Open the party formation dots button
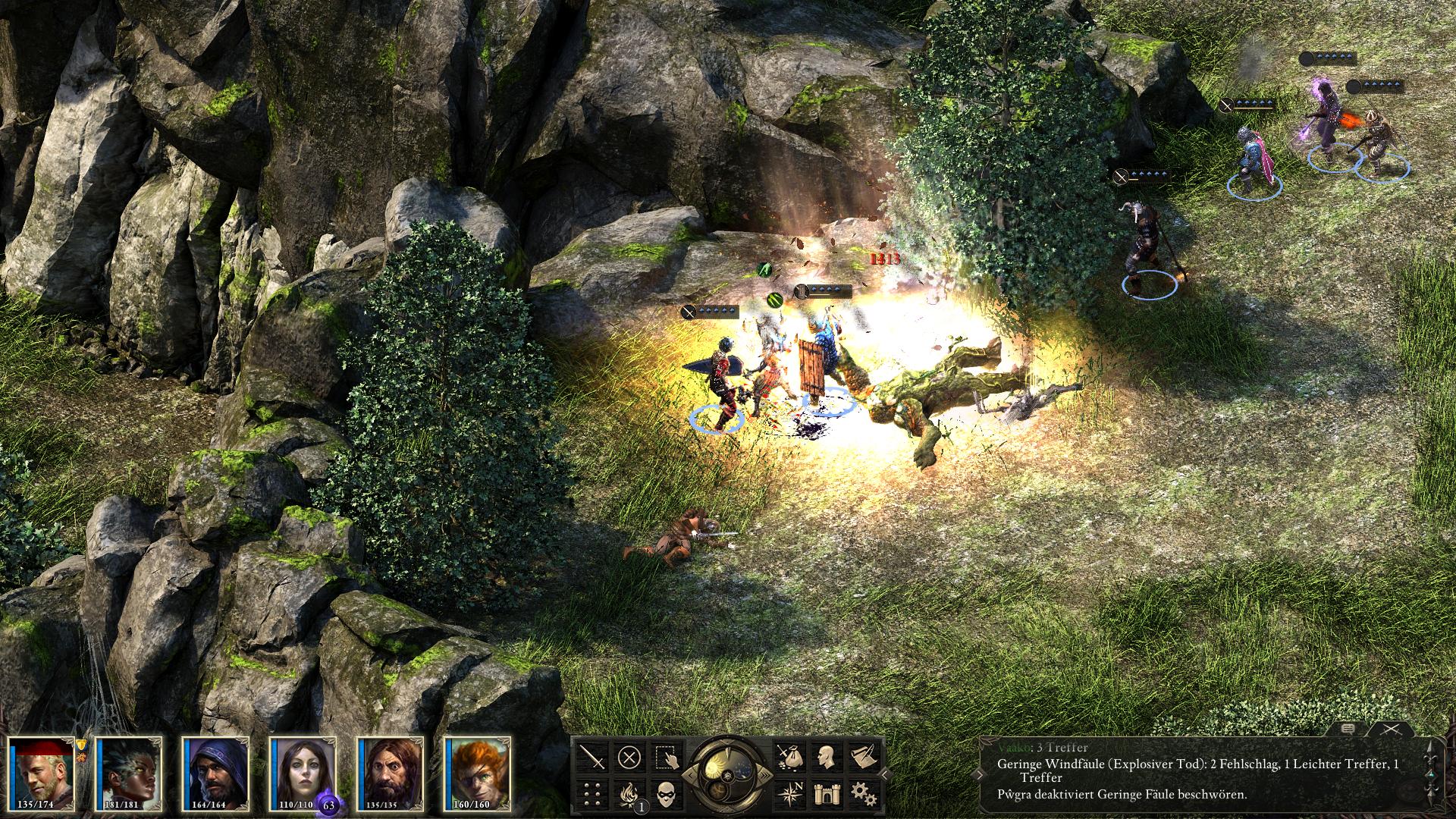This screenshot has height=819, width=1456. coord(593,794)
